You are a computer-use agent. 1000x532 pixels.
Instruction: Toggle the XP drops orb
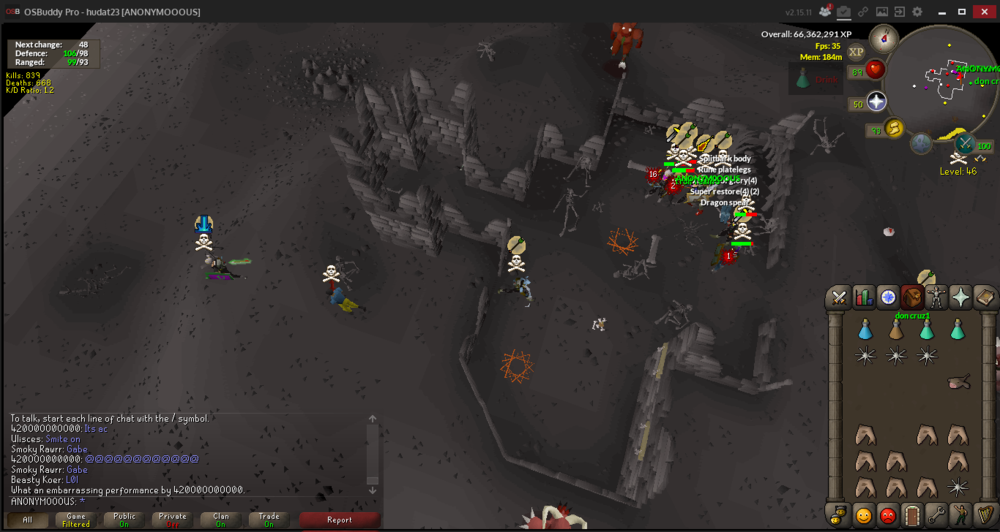(856, 52)
